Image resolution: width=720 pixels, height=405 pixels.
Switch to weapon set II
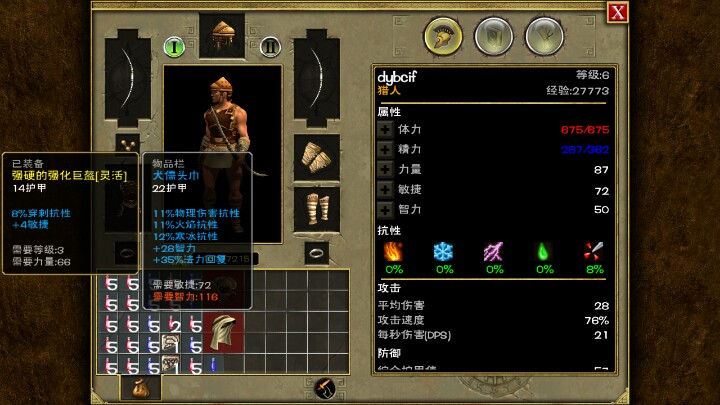(269, 46)
